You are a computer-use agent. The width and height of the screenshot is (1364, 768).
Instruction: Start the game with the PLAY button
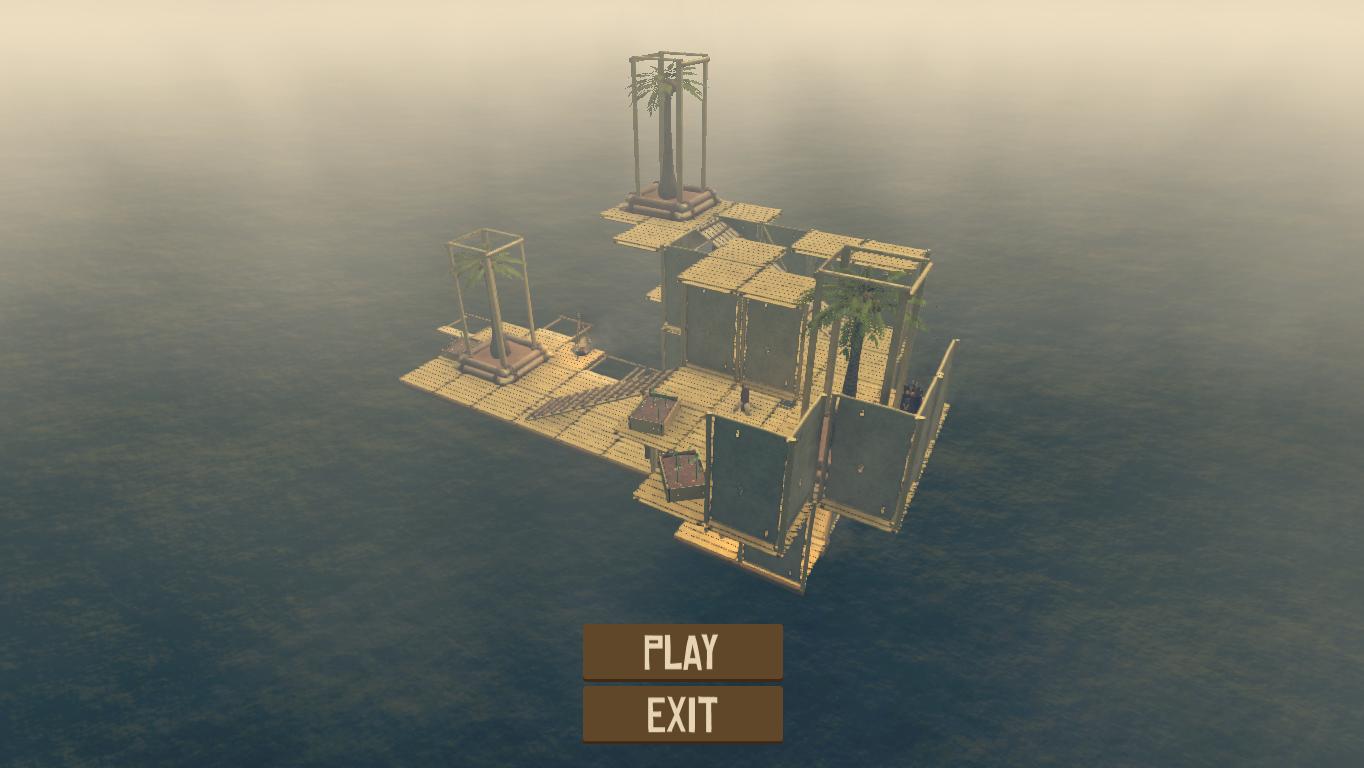(682, 652)
